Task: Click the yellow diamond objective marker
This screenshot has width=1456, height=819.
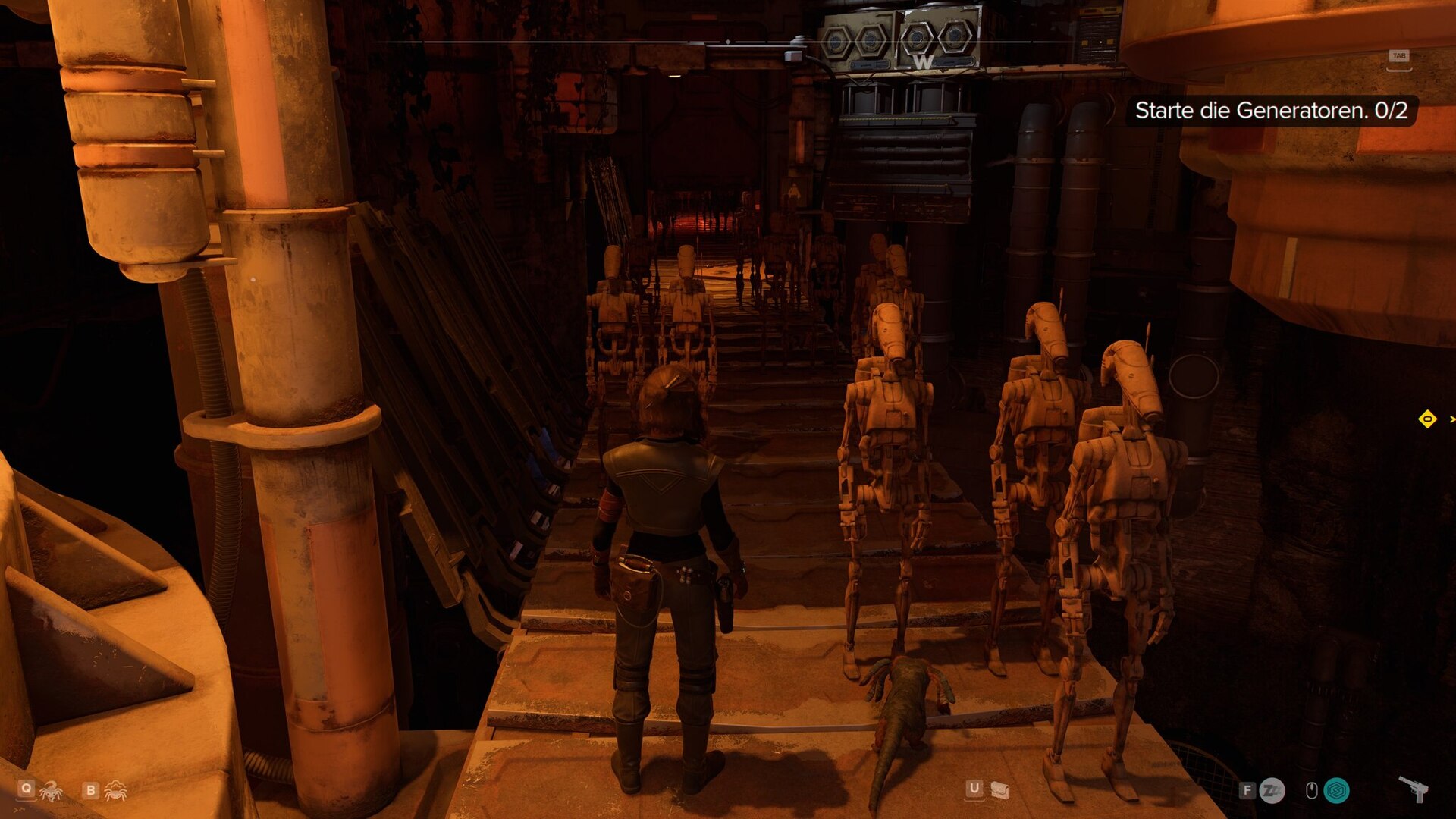Action: point(1427,419)
